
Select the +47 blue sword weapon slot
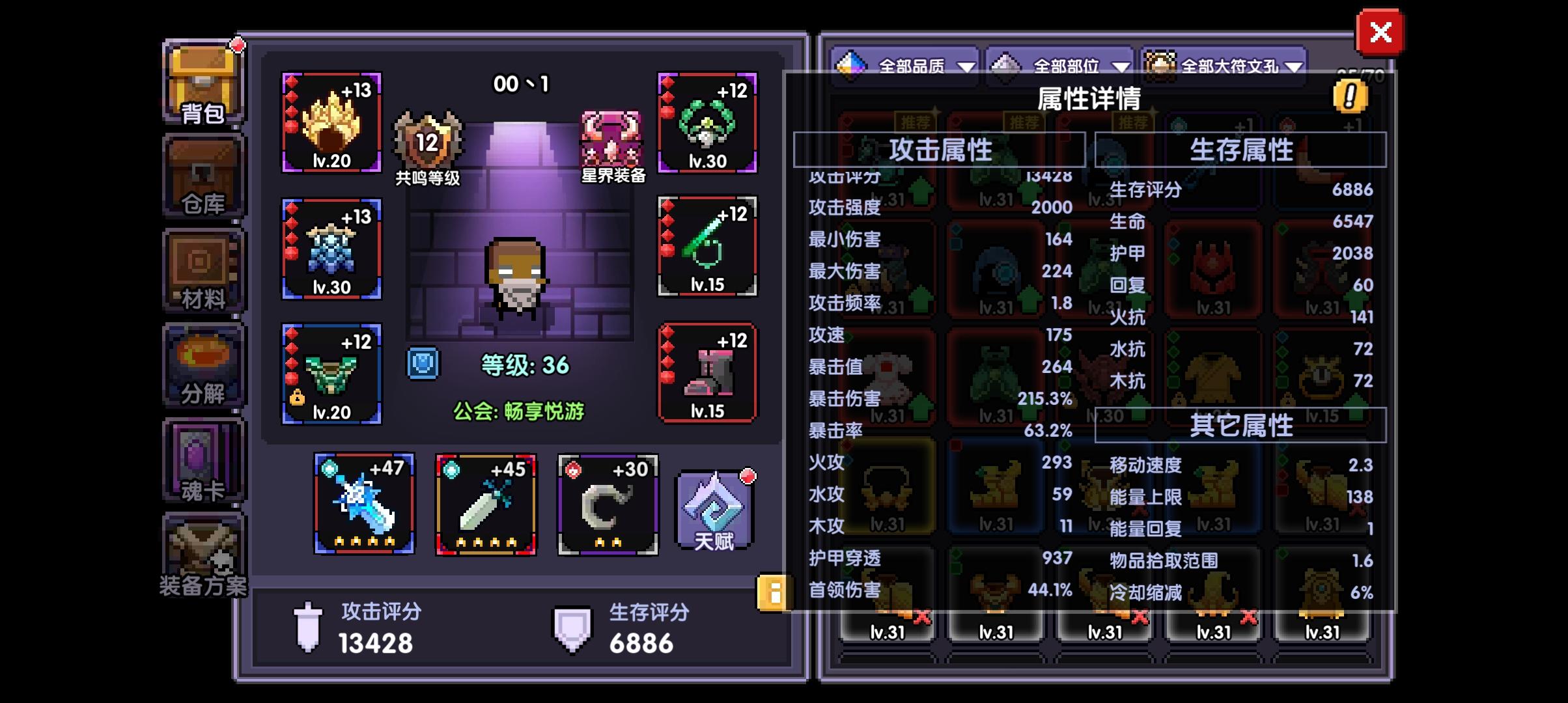(x=363, y=503)
